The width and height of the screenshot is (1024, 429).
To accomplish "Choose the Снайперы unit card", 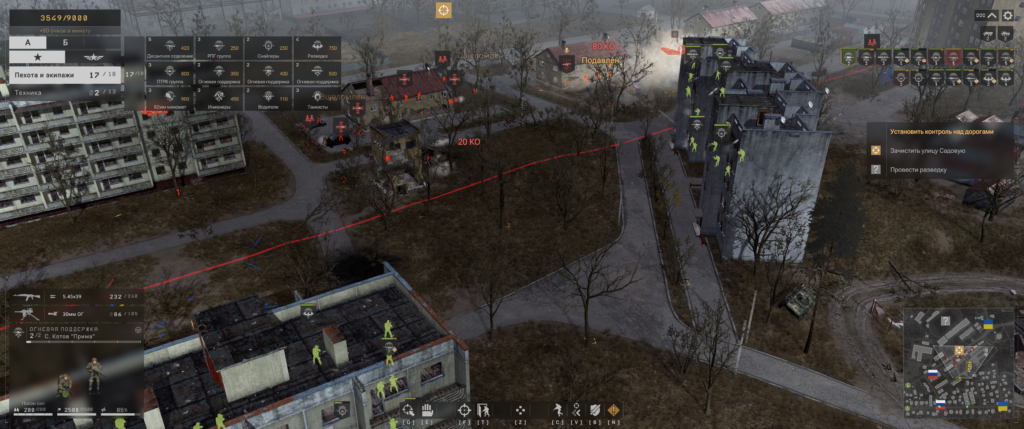I will [266, 48].
